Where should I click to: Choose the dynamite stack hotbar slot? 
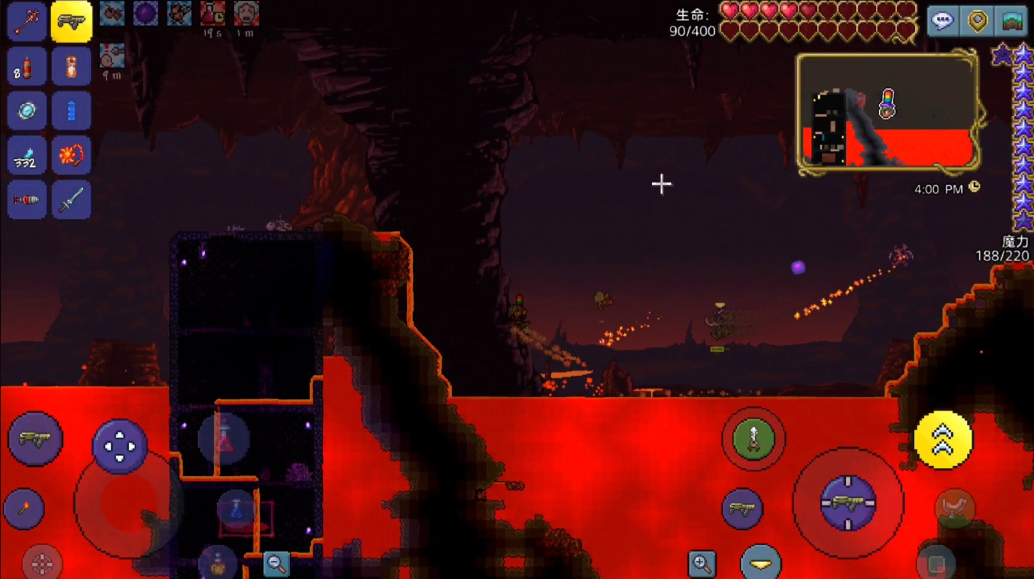click(27, 66)
